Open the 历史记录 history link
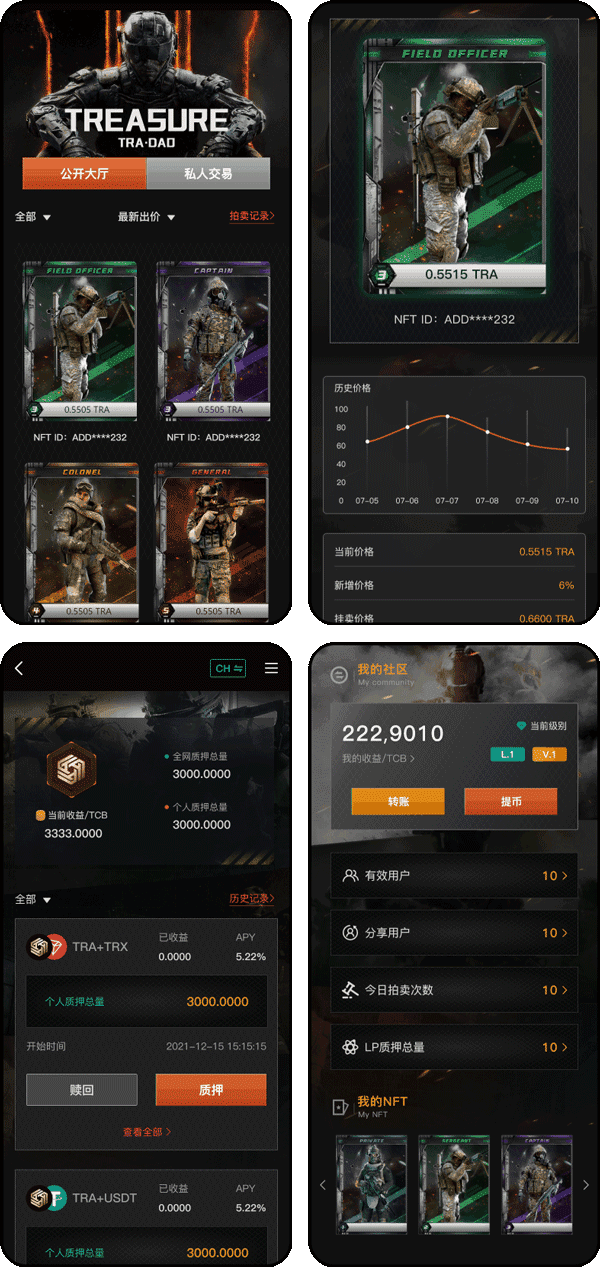600x1267 pixels. pos(251,899)
